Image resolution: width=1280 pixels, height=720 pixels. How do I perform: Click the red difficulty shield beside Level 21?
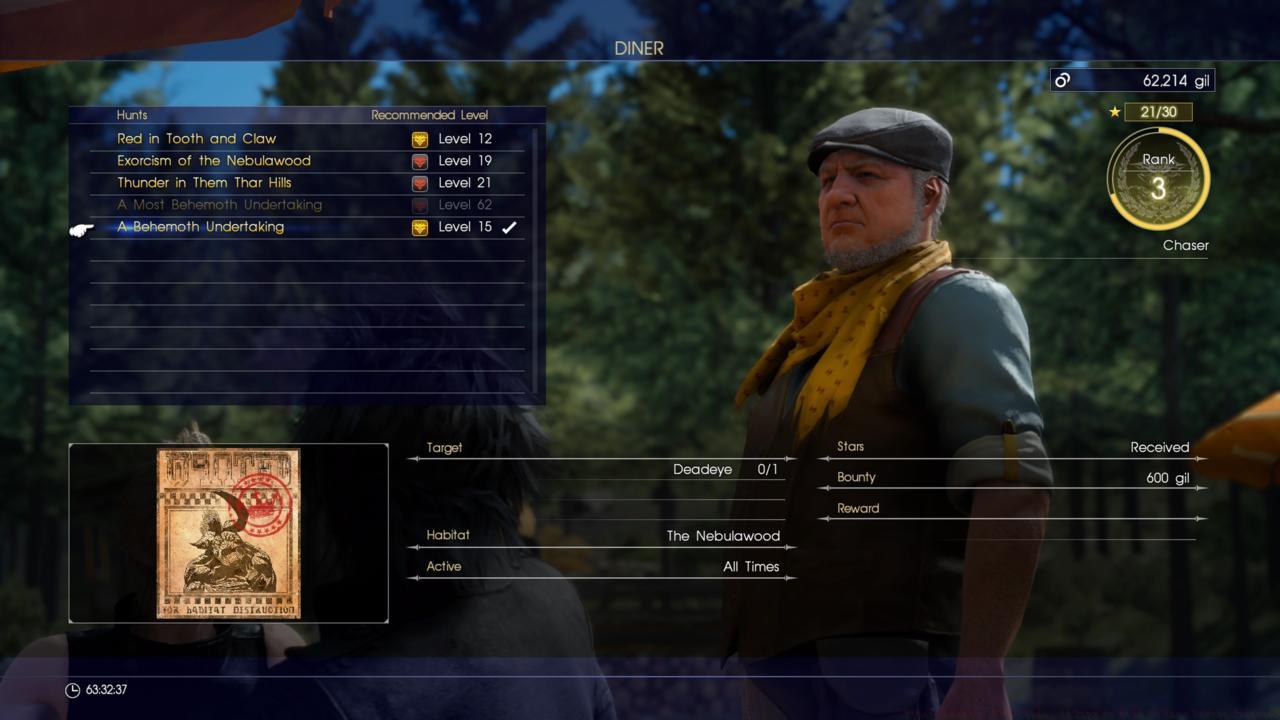tap(420, 182)
